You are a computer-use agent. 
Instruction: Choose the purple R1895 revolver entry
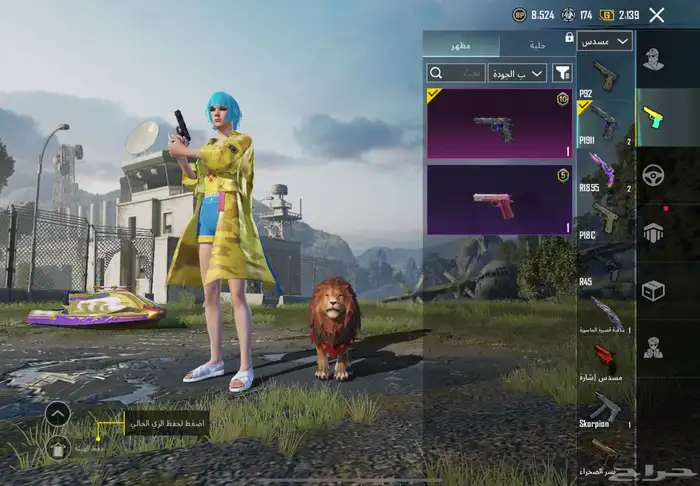[x=605, y=170]
